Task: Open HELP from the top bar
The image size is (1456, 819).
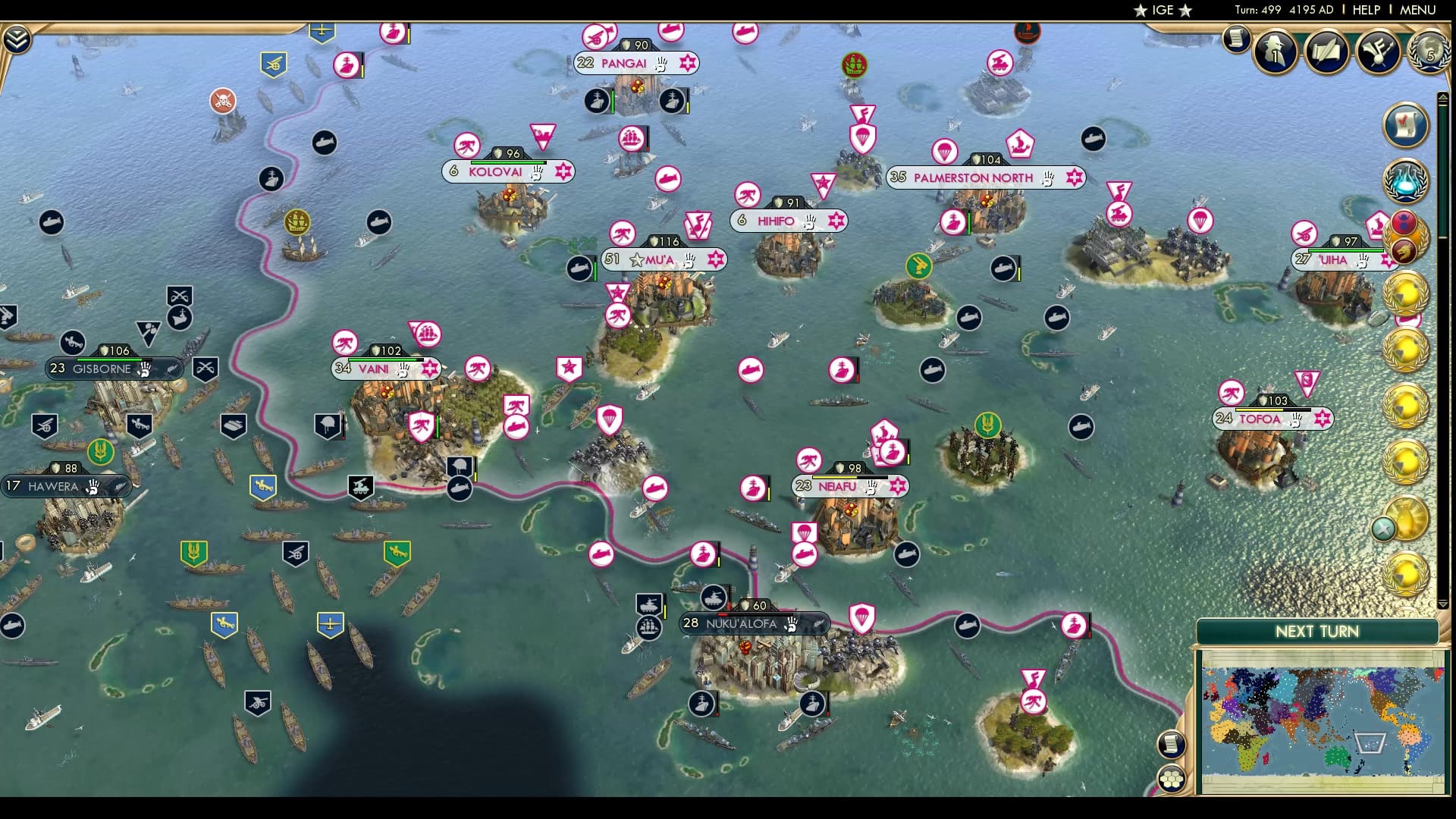Action: 1365,10
